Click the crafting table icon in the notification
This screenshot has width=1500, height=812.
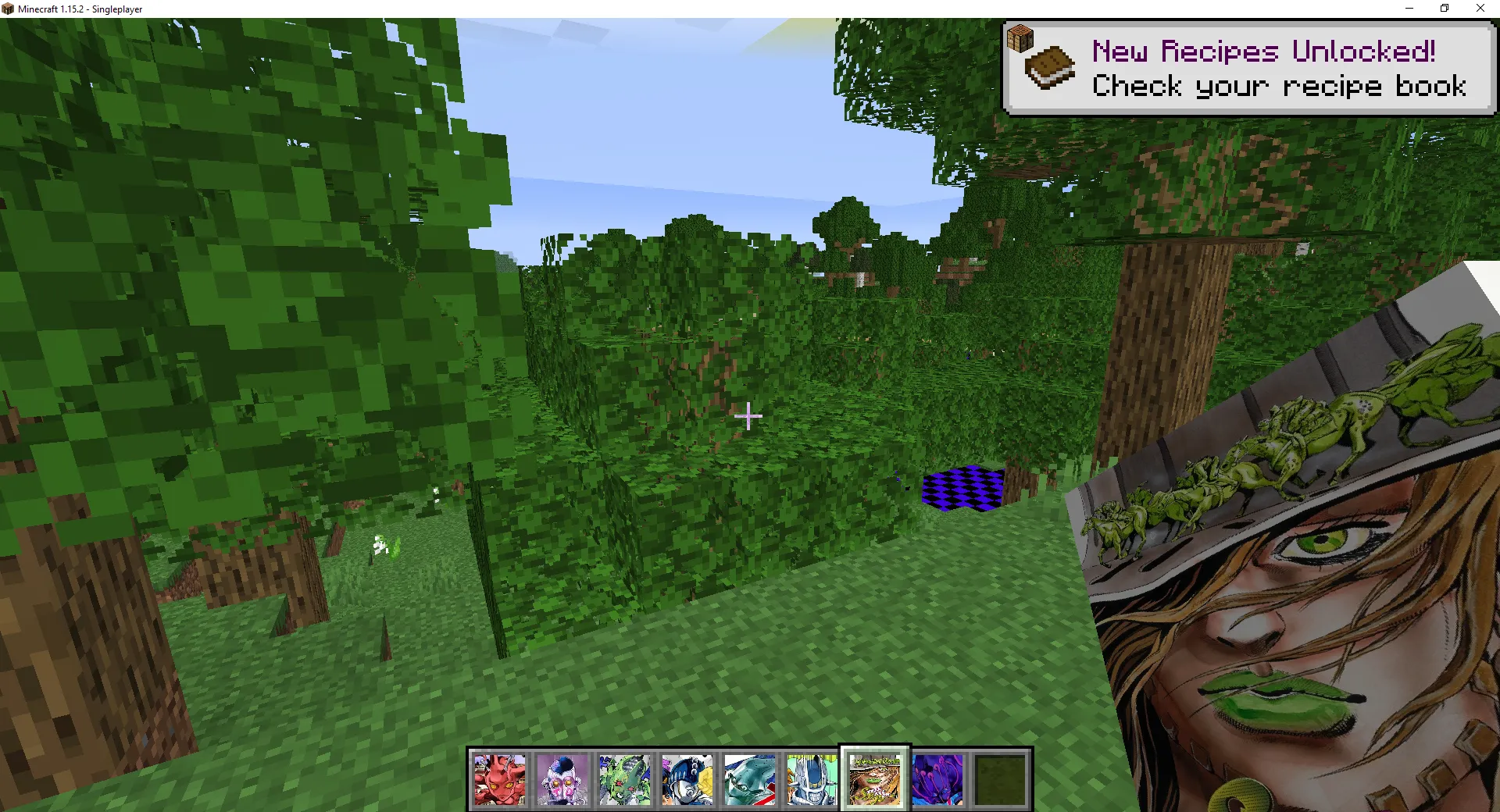pos(1020,37)
